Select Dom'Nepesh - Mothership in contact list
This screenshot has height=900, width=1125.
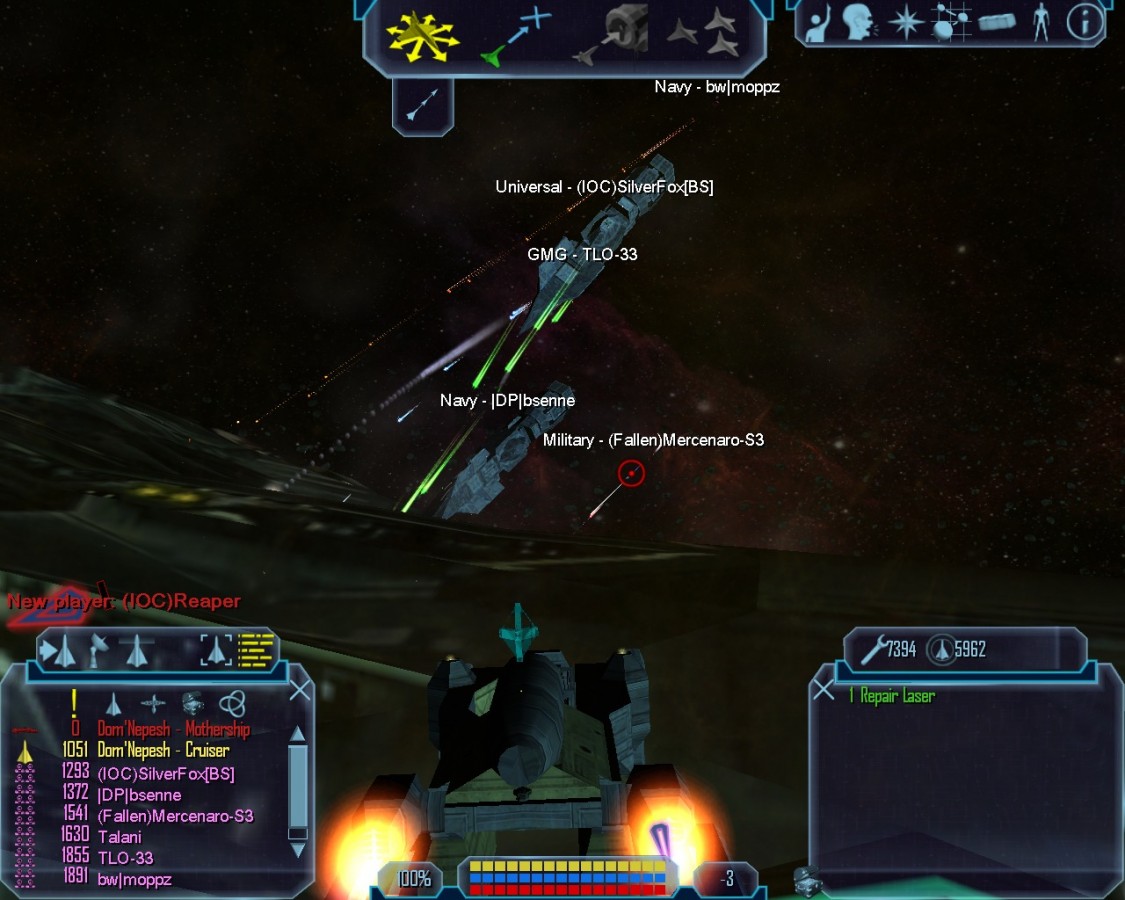(x=173, y=729)
